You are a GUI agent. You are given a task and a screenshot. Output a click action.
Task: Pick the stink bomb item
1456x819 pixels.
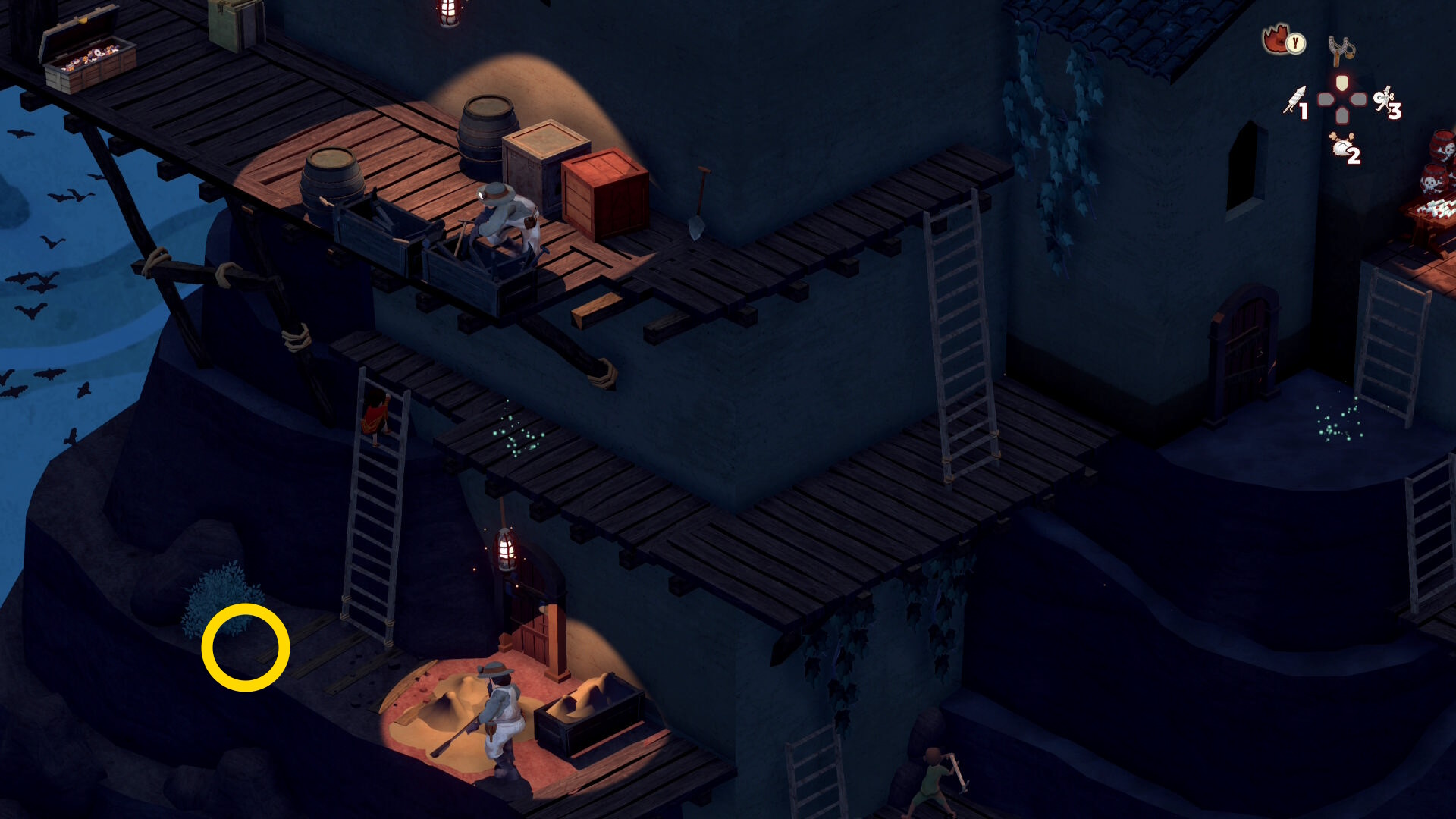pyautogui.click(x=1342, y=145)
